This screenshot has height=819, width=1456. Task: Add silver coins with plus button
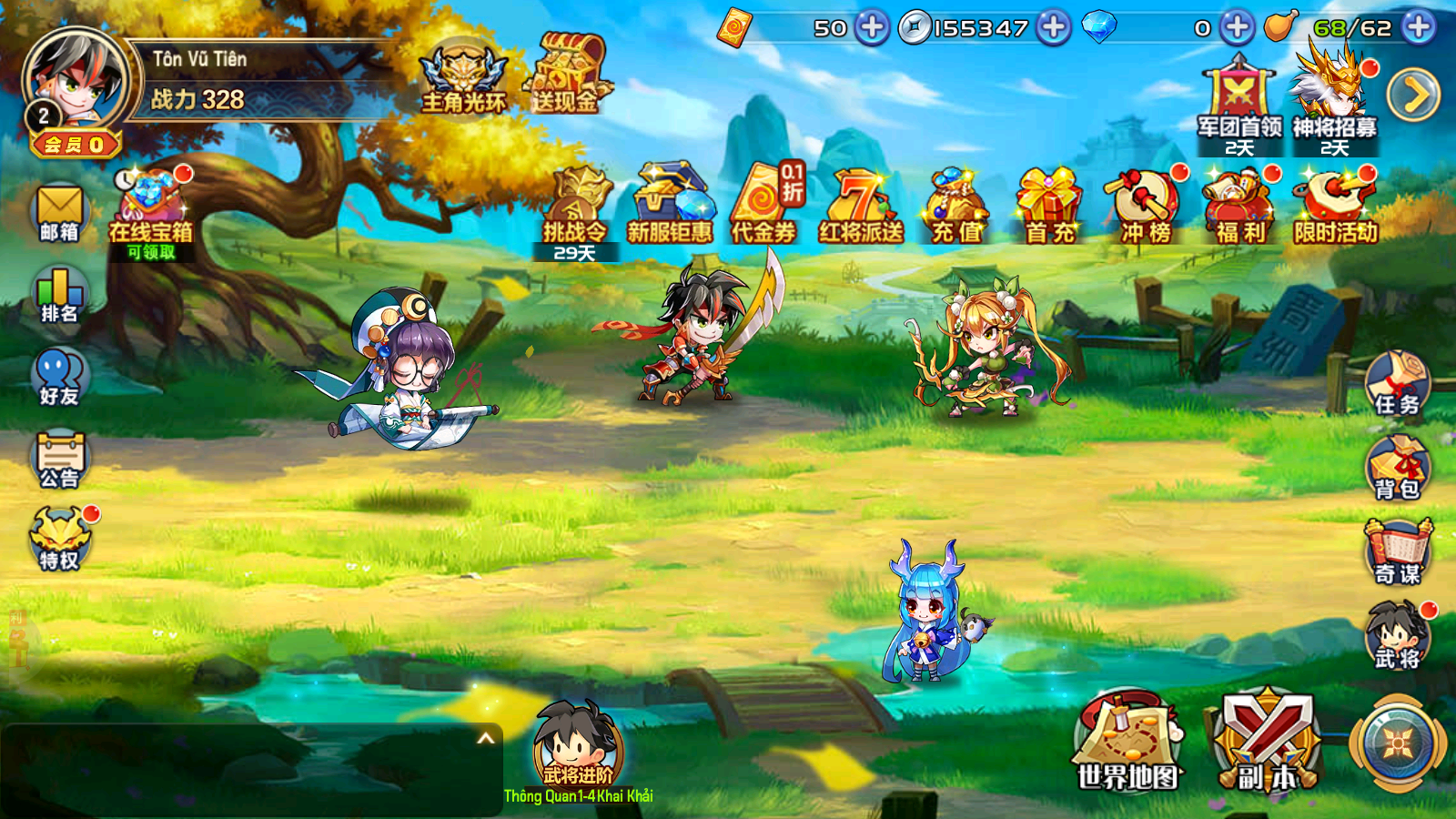pos(1054,27)
